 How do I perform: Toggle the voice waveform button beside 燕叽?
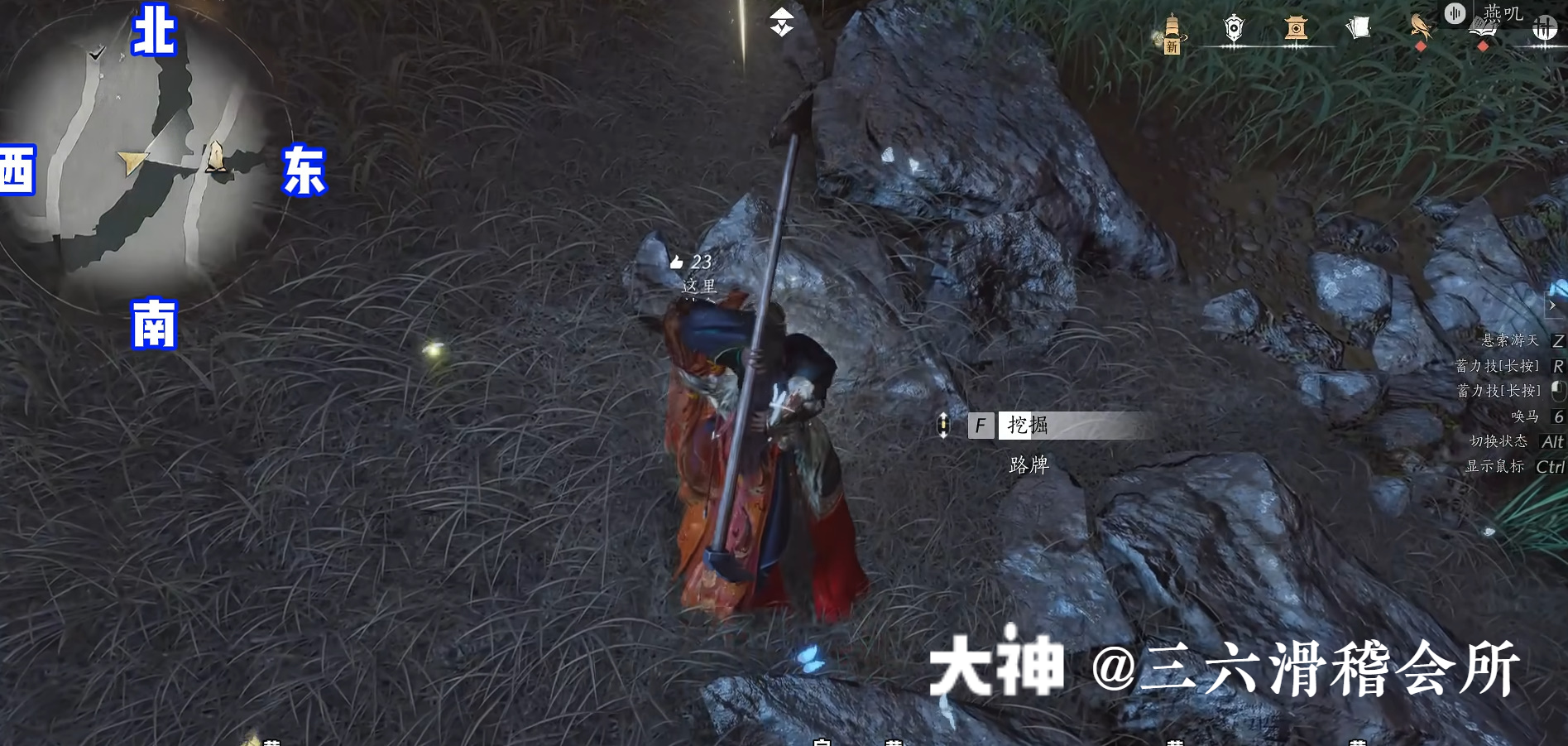click(x=1455, y=13)
